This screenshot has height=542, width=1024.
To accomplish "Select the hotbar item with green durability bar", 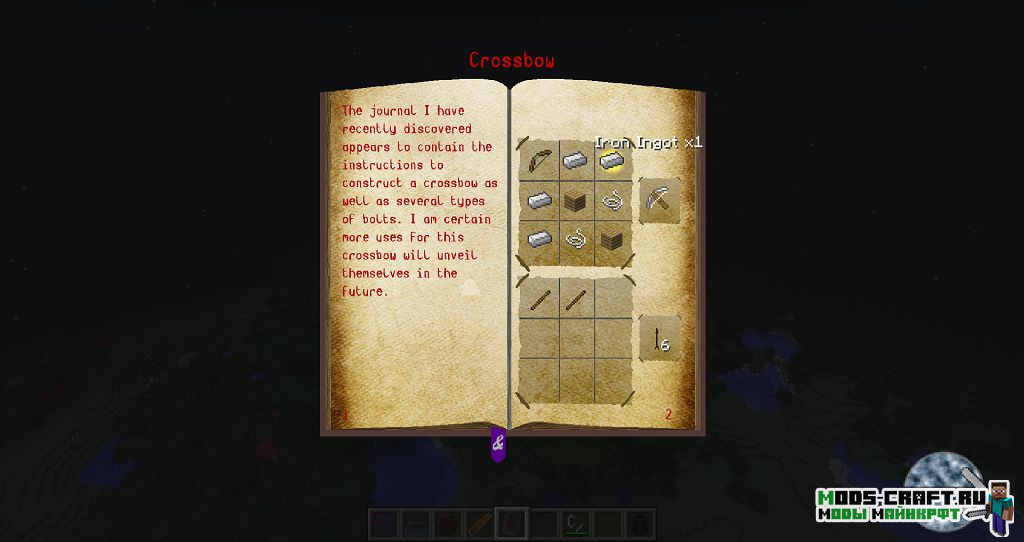I will pyautogui.click(x=574, y=523).
